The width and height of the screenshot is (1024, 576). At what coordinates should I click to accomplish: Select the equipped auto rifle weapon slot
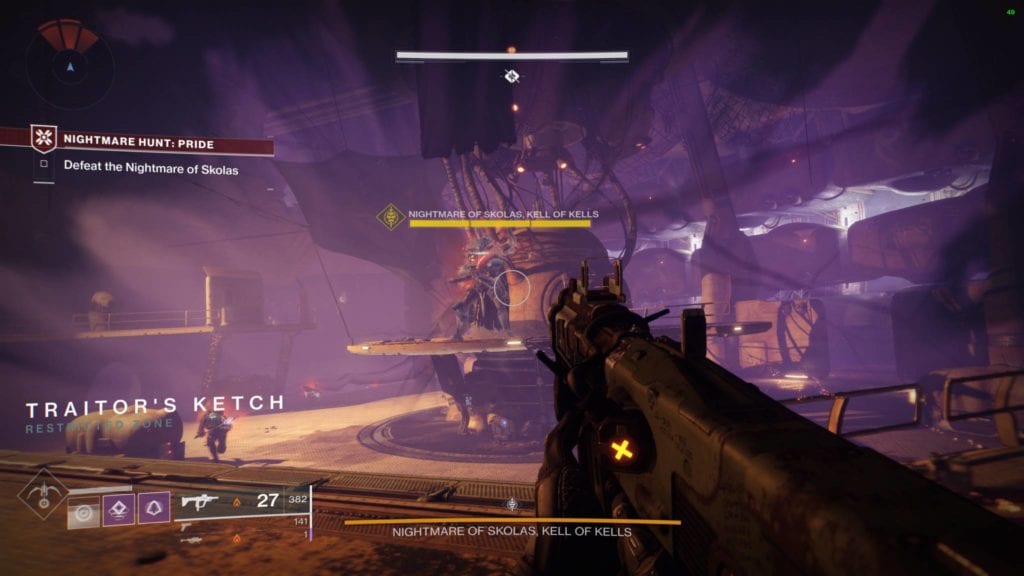tap(198, 501)
